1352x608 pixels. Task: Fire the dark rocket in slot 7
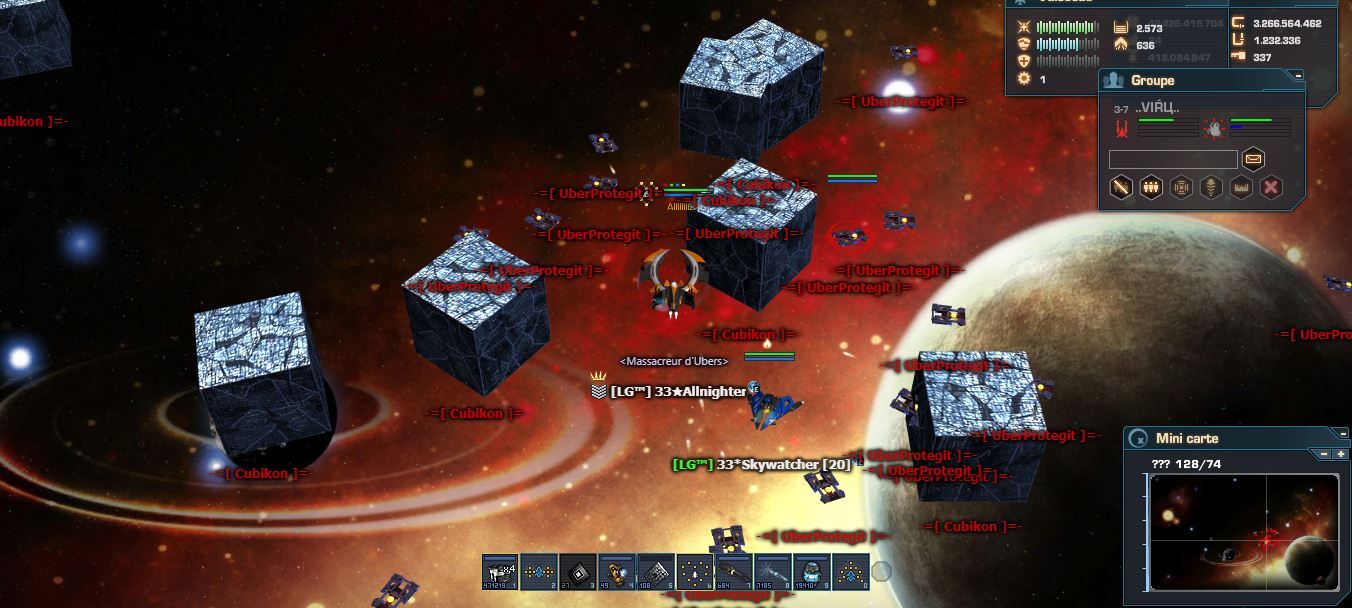(734, 572)
